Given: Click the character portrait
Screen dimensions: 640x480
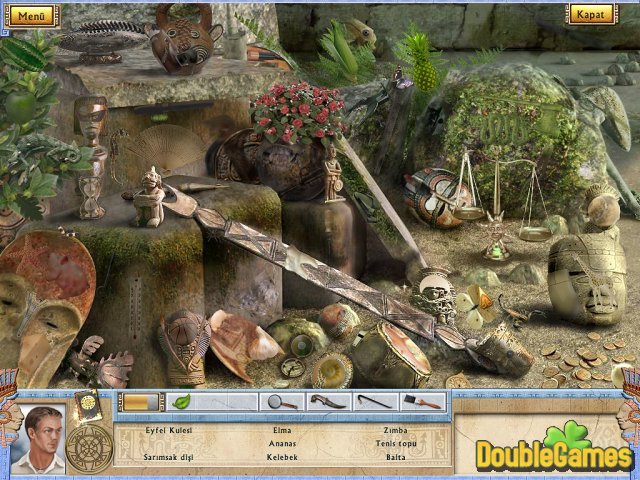Looking at the screenshot, I should coord(45,438).
